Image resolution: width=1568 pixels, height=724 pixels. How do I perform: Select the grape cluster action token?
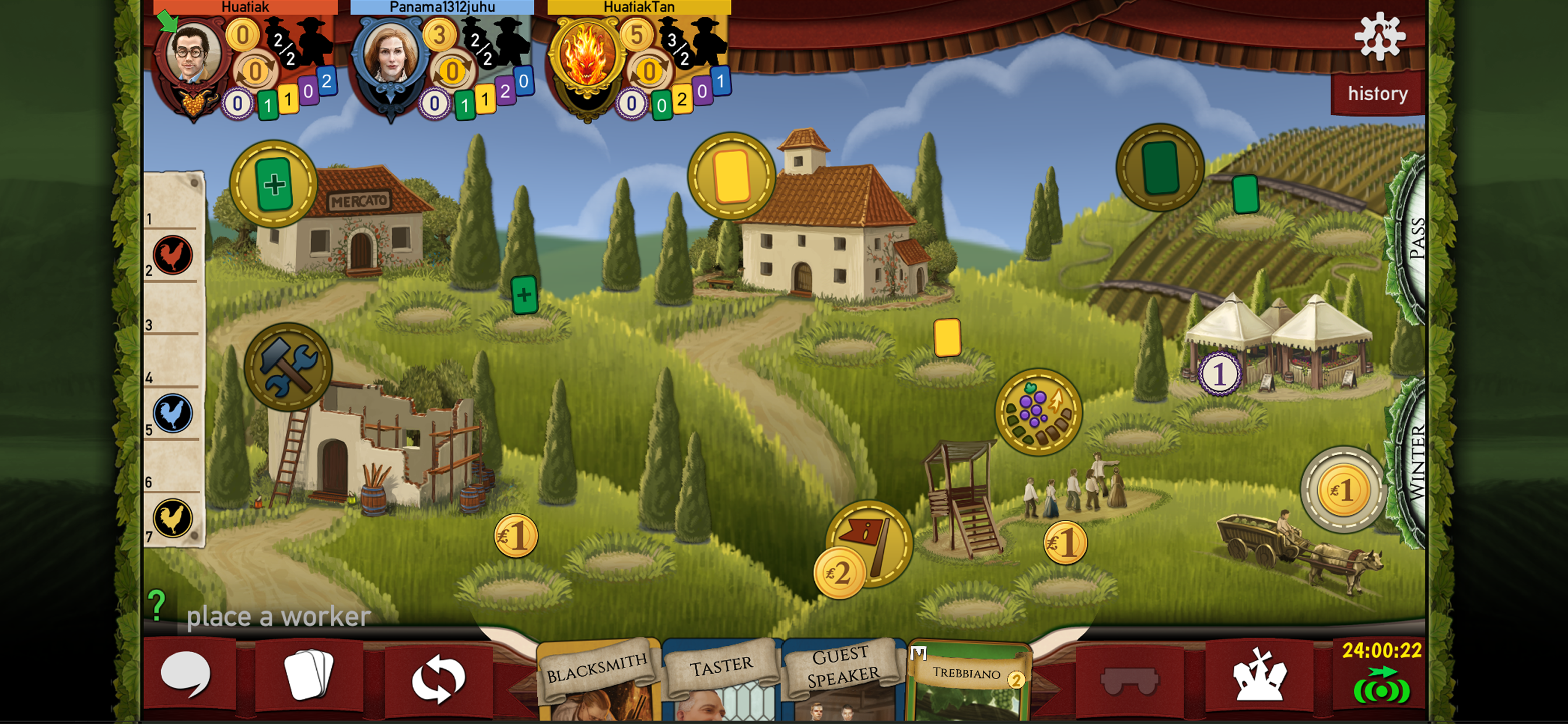pyautogui.click(x=1038, y=412)
